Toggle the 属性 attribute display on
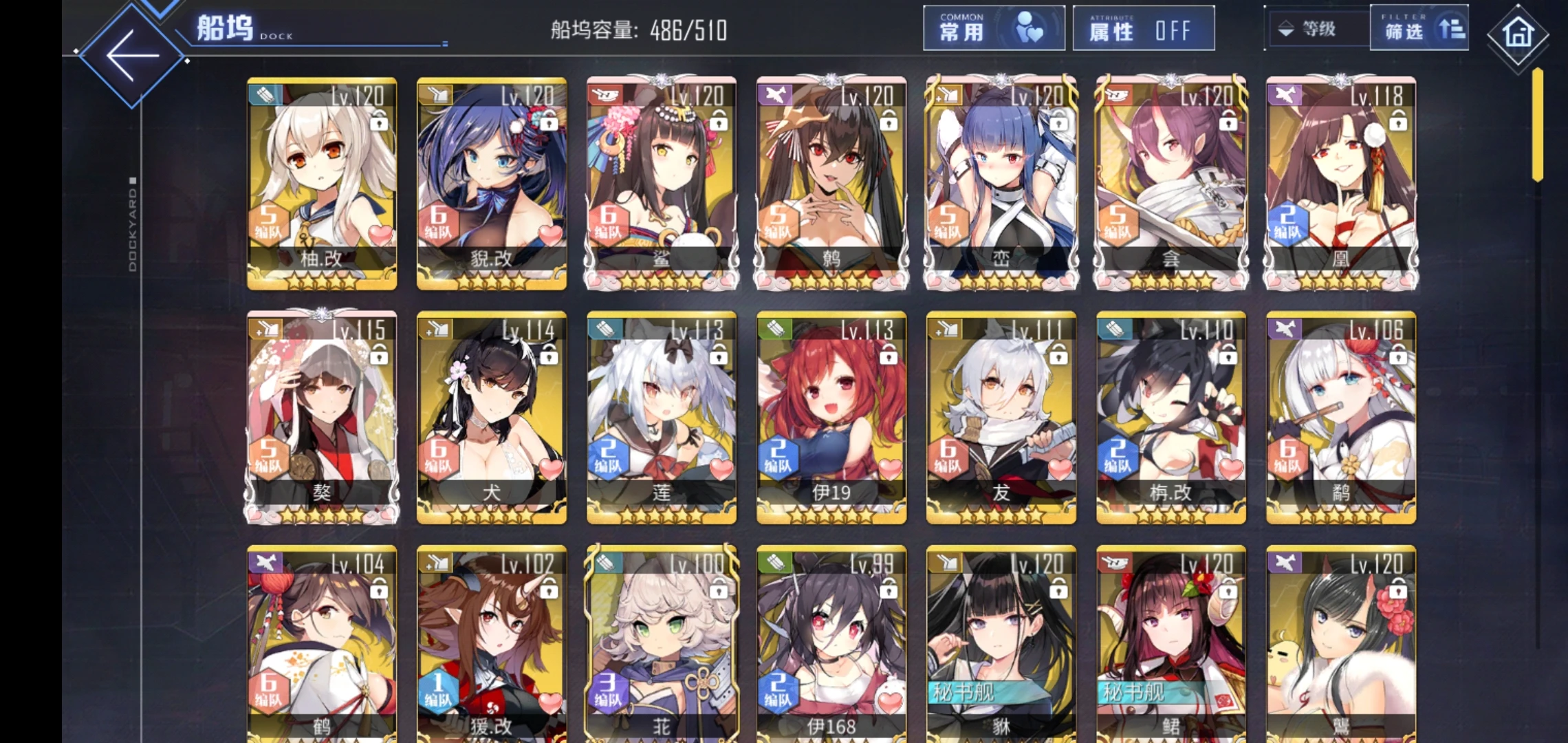This screenshot has width=1568, height=743. tap(1143, 29)
